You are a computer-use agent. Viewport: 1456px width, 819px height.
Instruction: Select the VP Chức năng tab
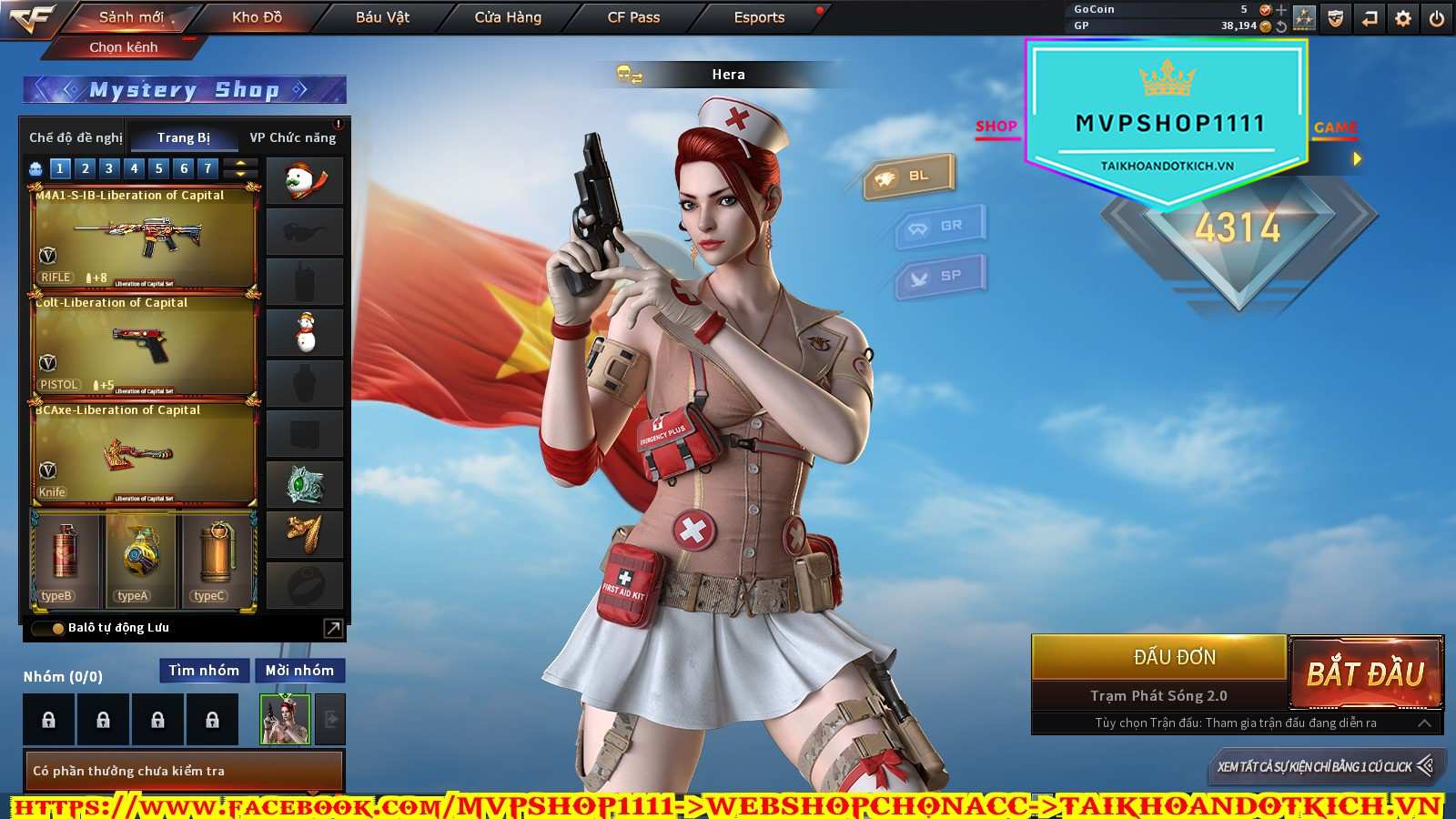(x=293, y=137)
